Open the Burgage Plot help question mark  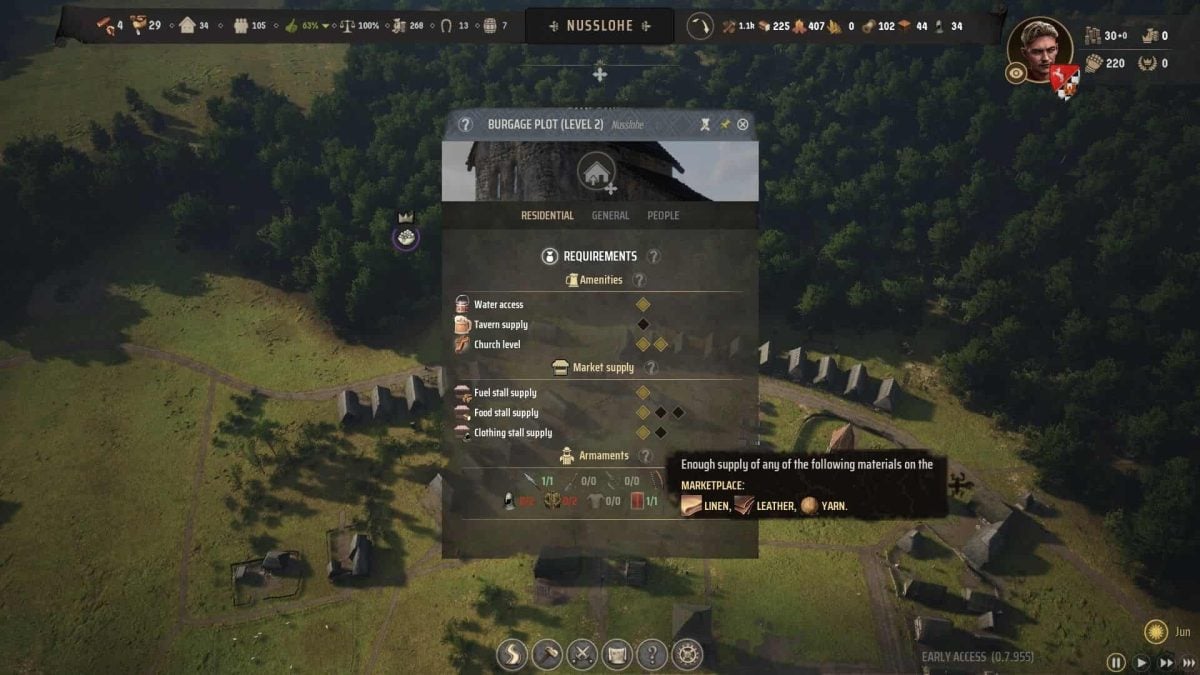(465, 125)
